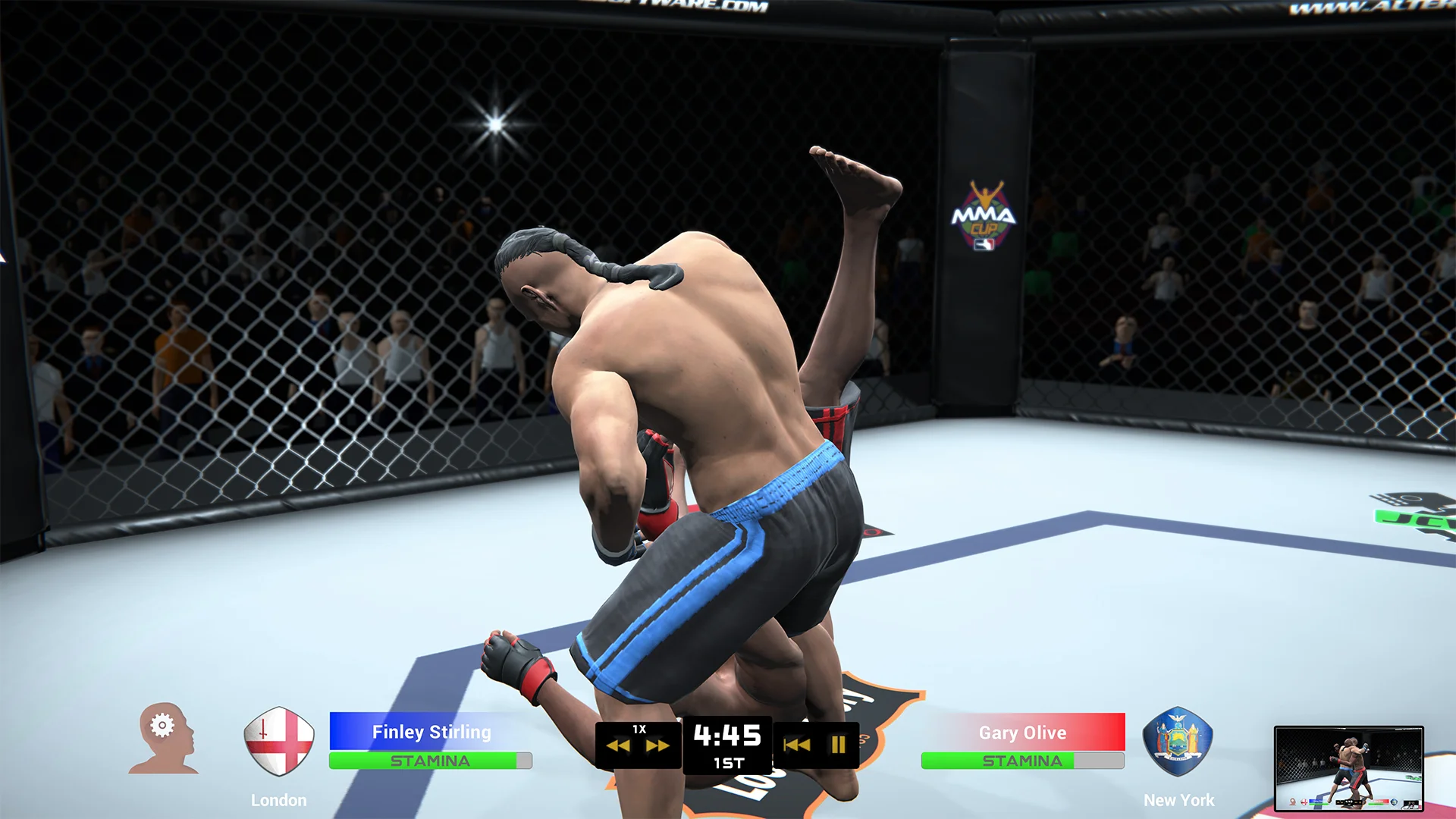The height and width of the screenshot is (819, 1456).
Task: Click the London city label
Action: (278, 799)
